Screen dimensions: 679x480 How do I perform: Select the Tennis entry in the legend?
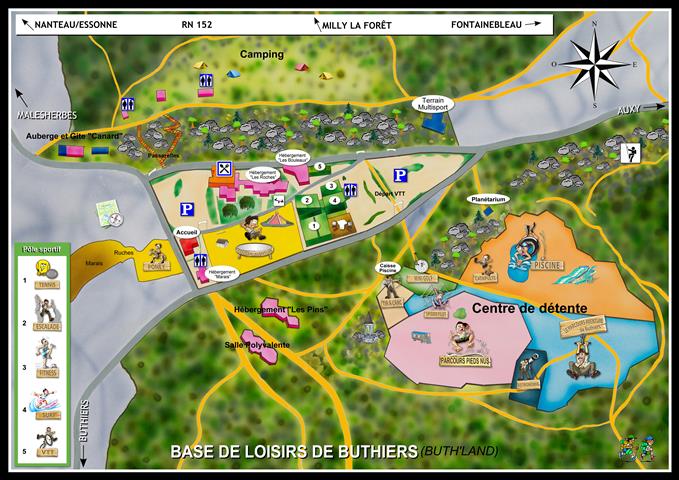[44, 272]
